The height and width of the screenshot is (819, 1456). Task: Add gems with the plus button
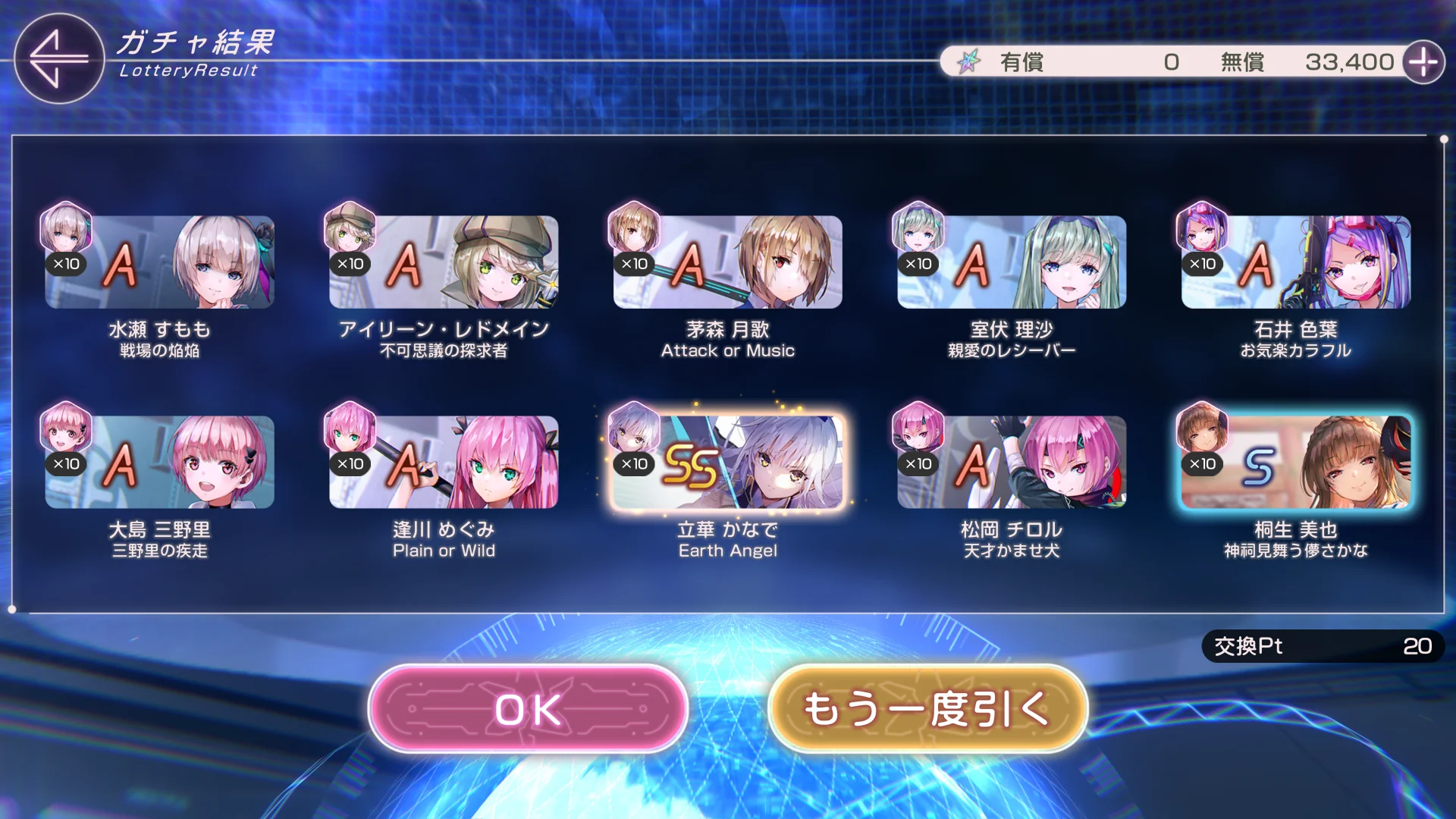[x=1423, y=62]
